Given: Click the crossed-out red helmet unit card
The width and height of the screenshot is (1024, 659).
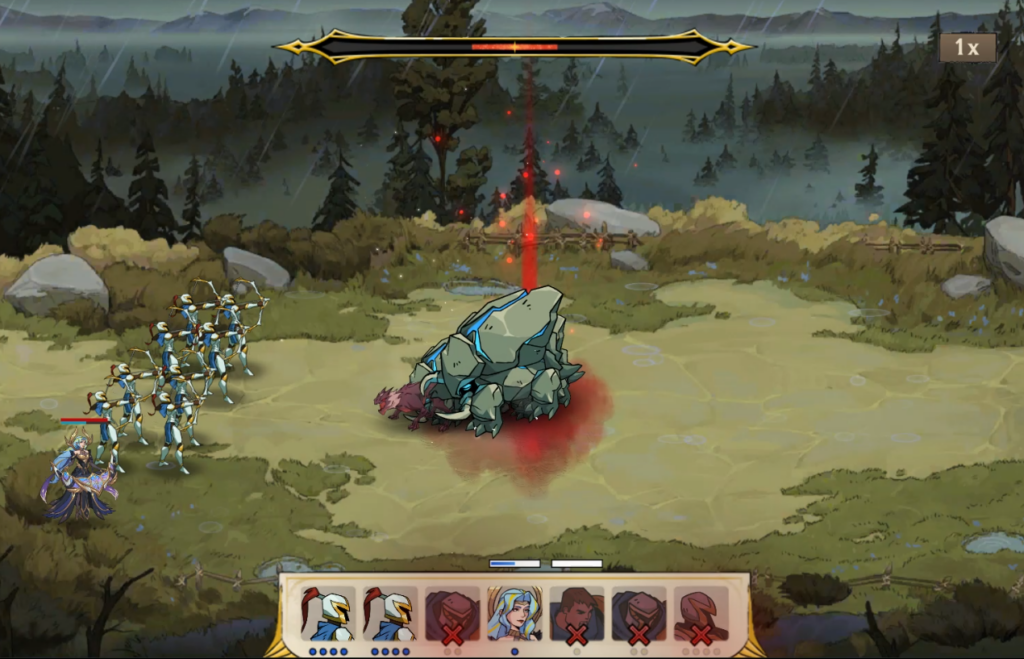Looking at the screenshot, I should (700, 613).
